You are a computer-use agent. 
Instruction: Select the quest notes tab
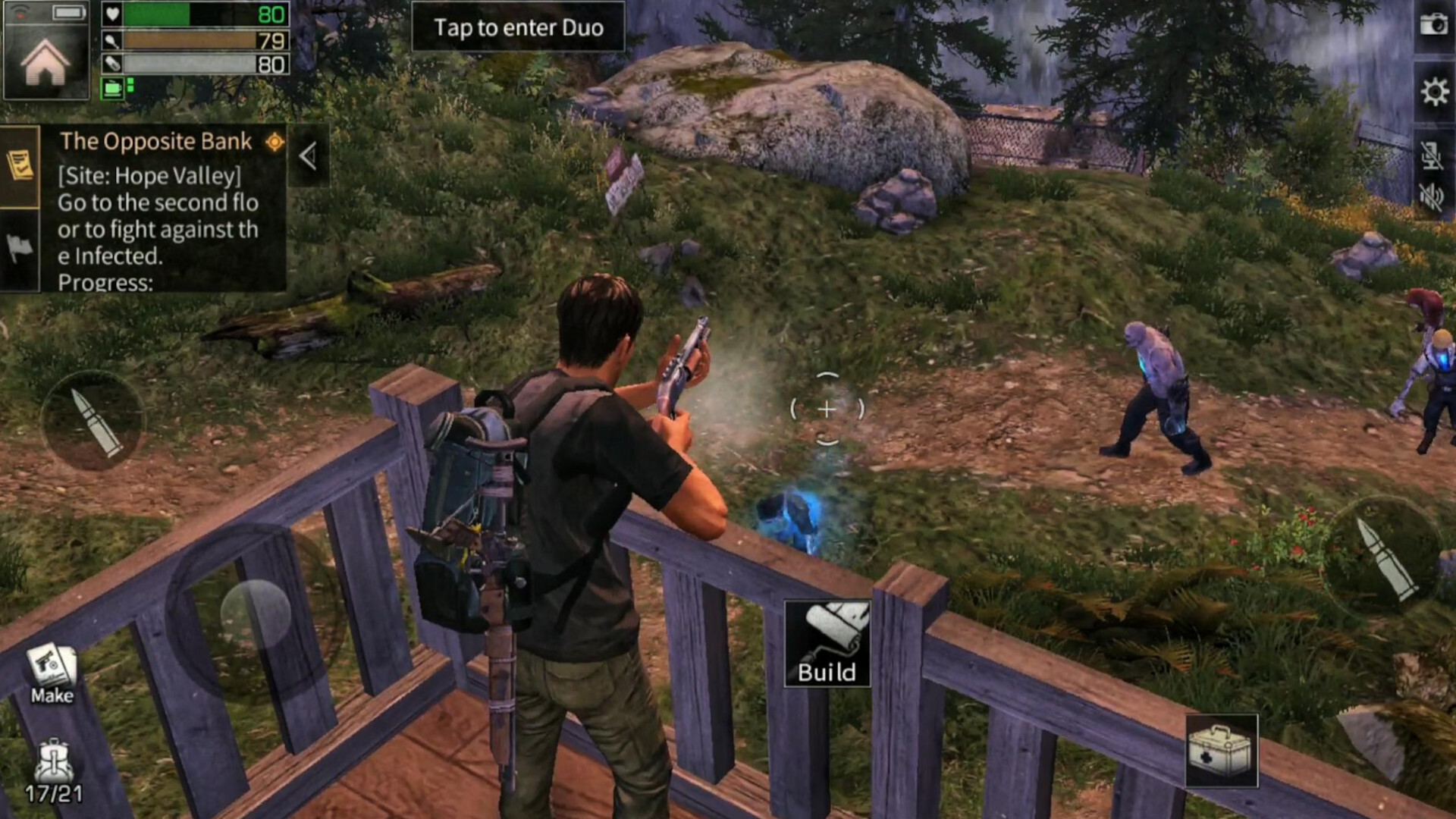[x=20, y=165]
